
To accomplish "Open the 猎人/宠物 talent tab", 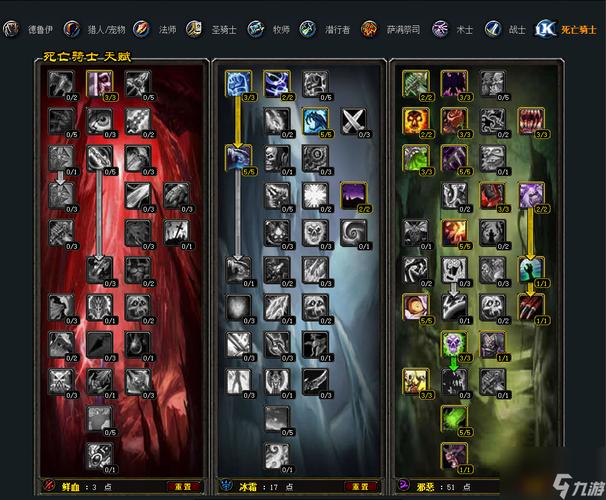I will (x=98, y=29).
